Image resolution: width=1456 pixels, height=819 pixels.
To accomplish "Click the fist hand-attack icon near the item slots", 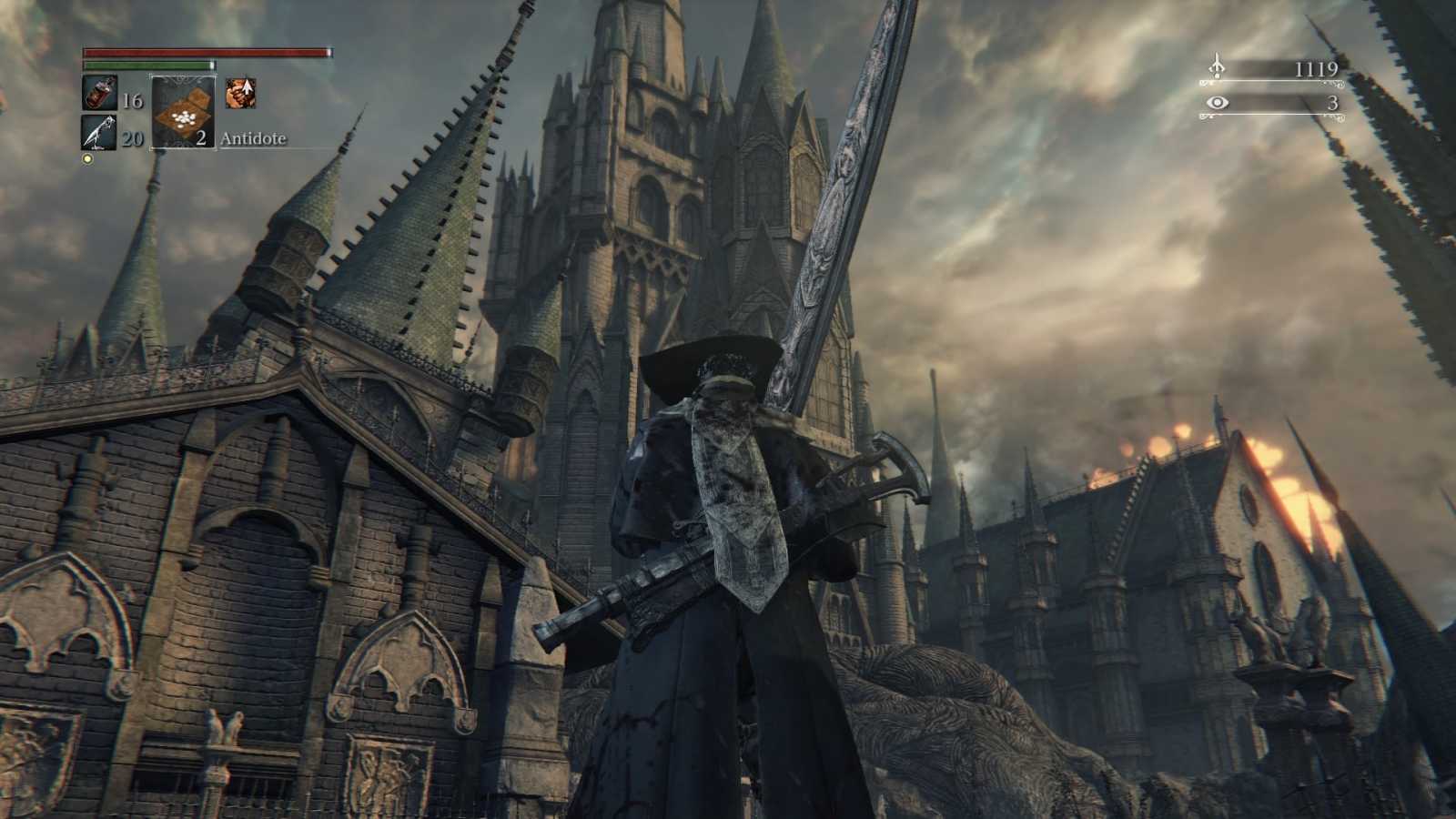I will pyautogui.click(x=239, y=91).
